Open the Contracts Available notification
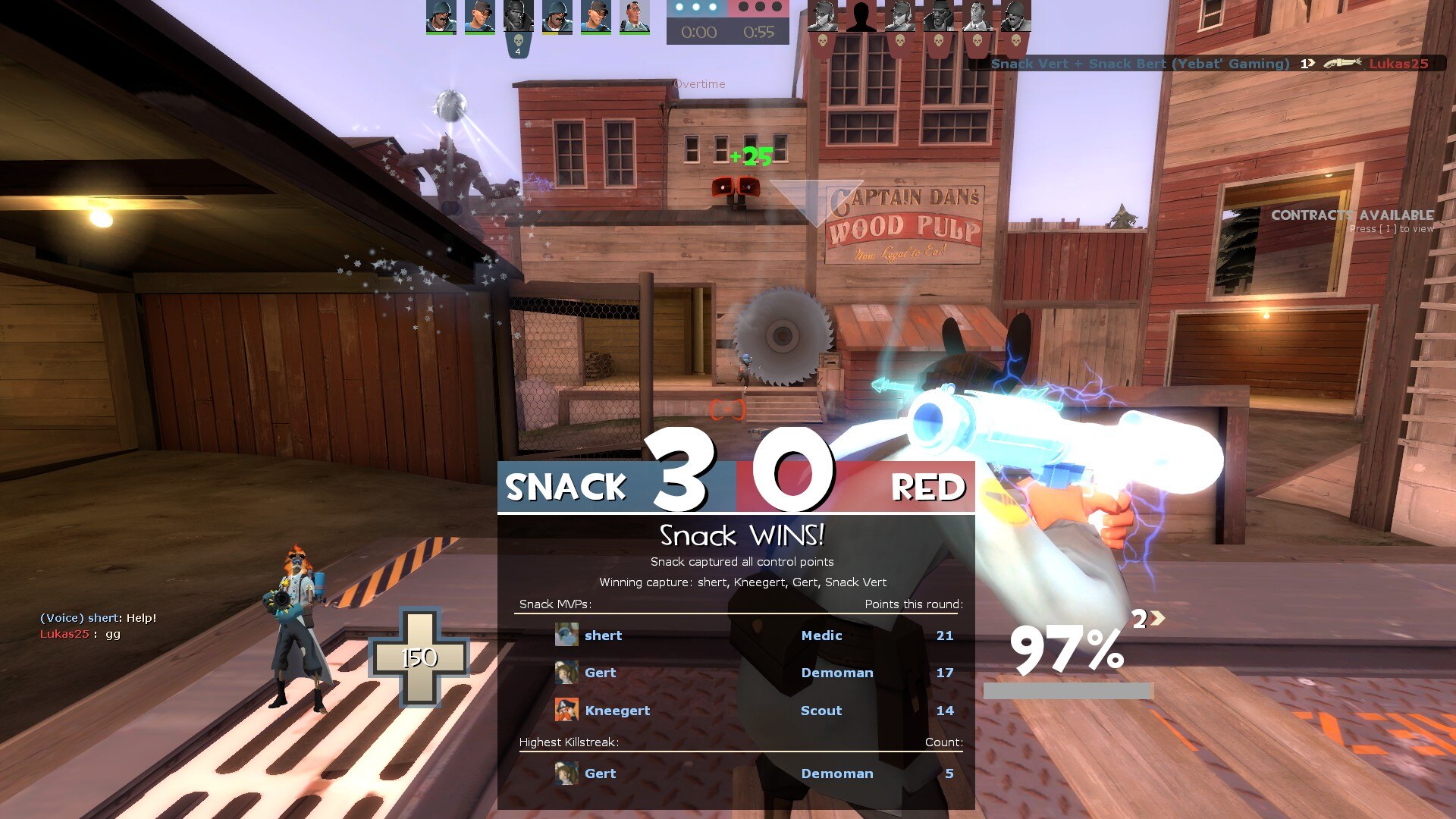Screen dimensions: 1456x819 tap(1352, 221)
